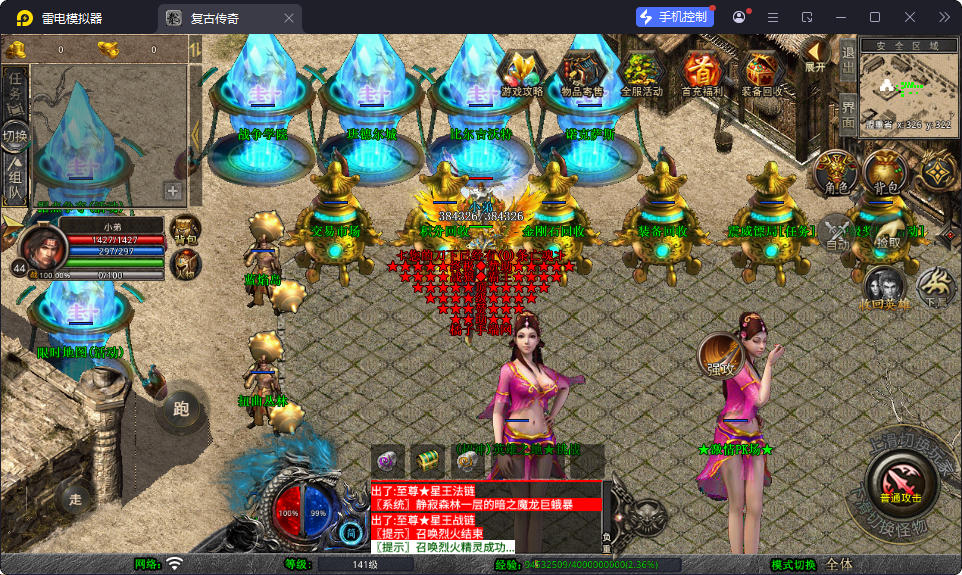Open the round 背包 bag beside 角色
Screen dimensions: 962x575
coord(885,174)
